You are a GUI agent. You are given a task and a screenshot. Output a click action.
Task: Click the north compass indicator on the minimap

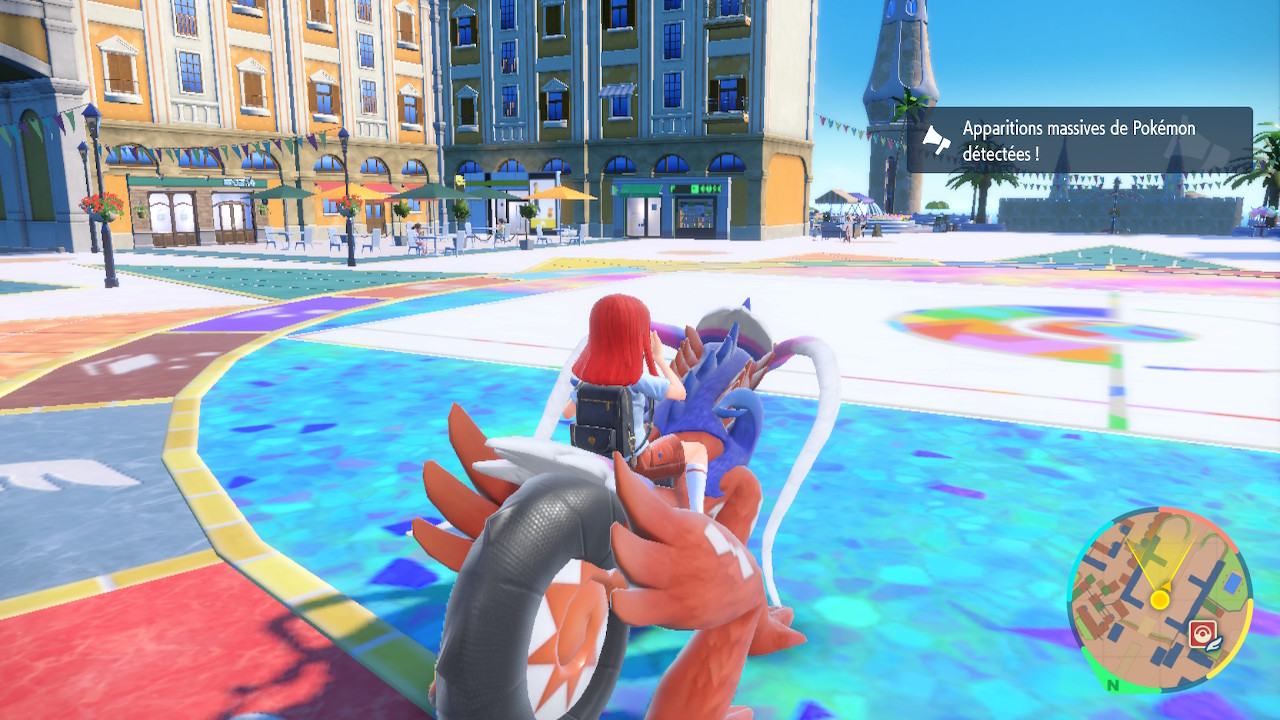tap(1112, 686)
